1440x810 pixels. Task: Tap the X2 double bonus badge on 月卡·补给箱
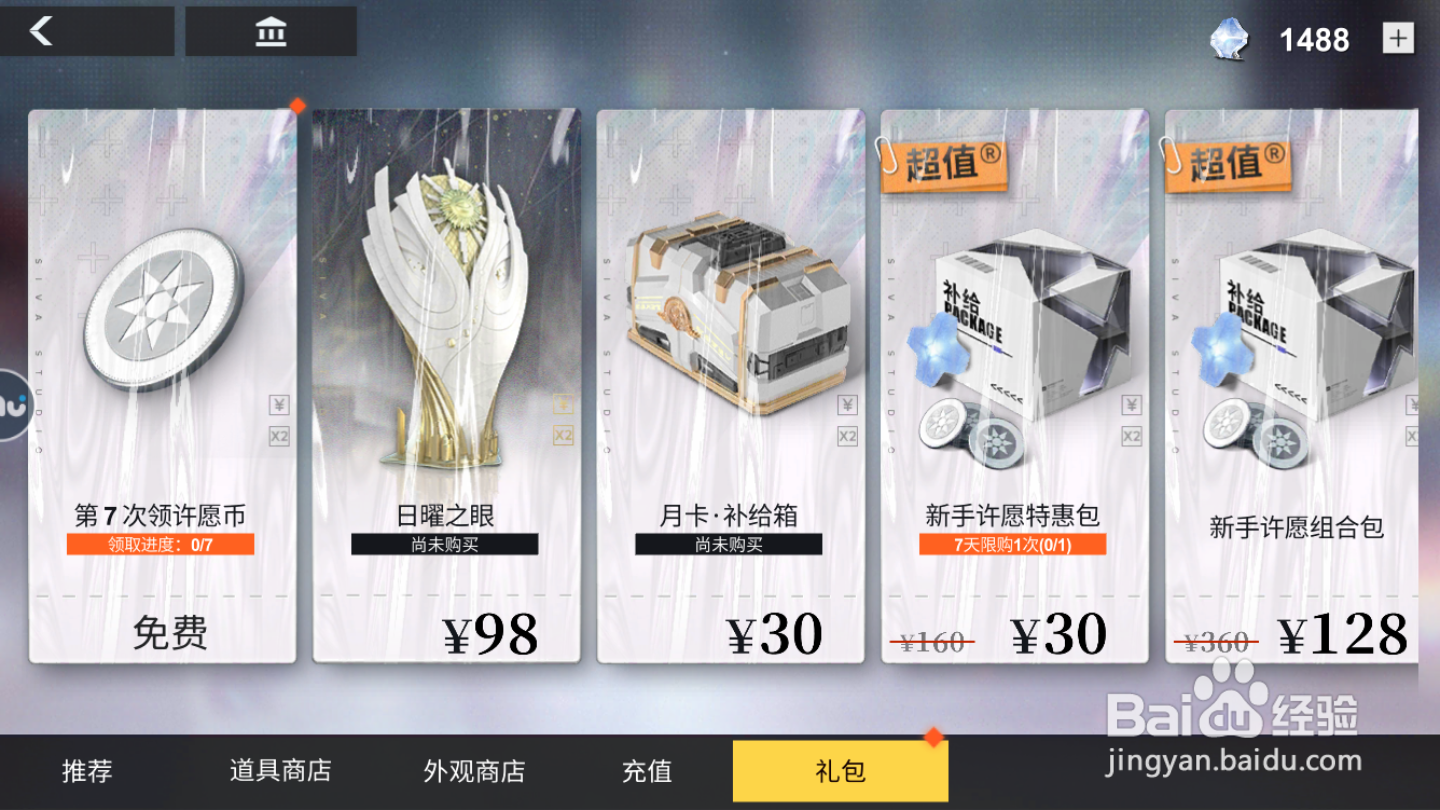point(846,435)
